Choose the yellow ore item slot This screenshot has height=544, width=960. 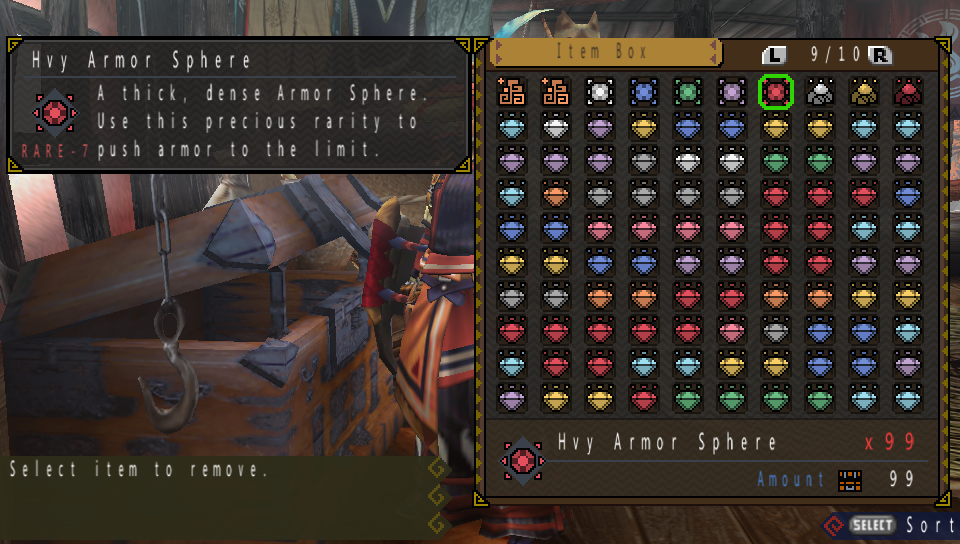(864, 92)
